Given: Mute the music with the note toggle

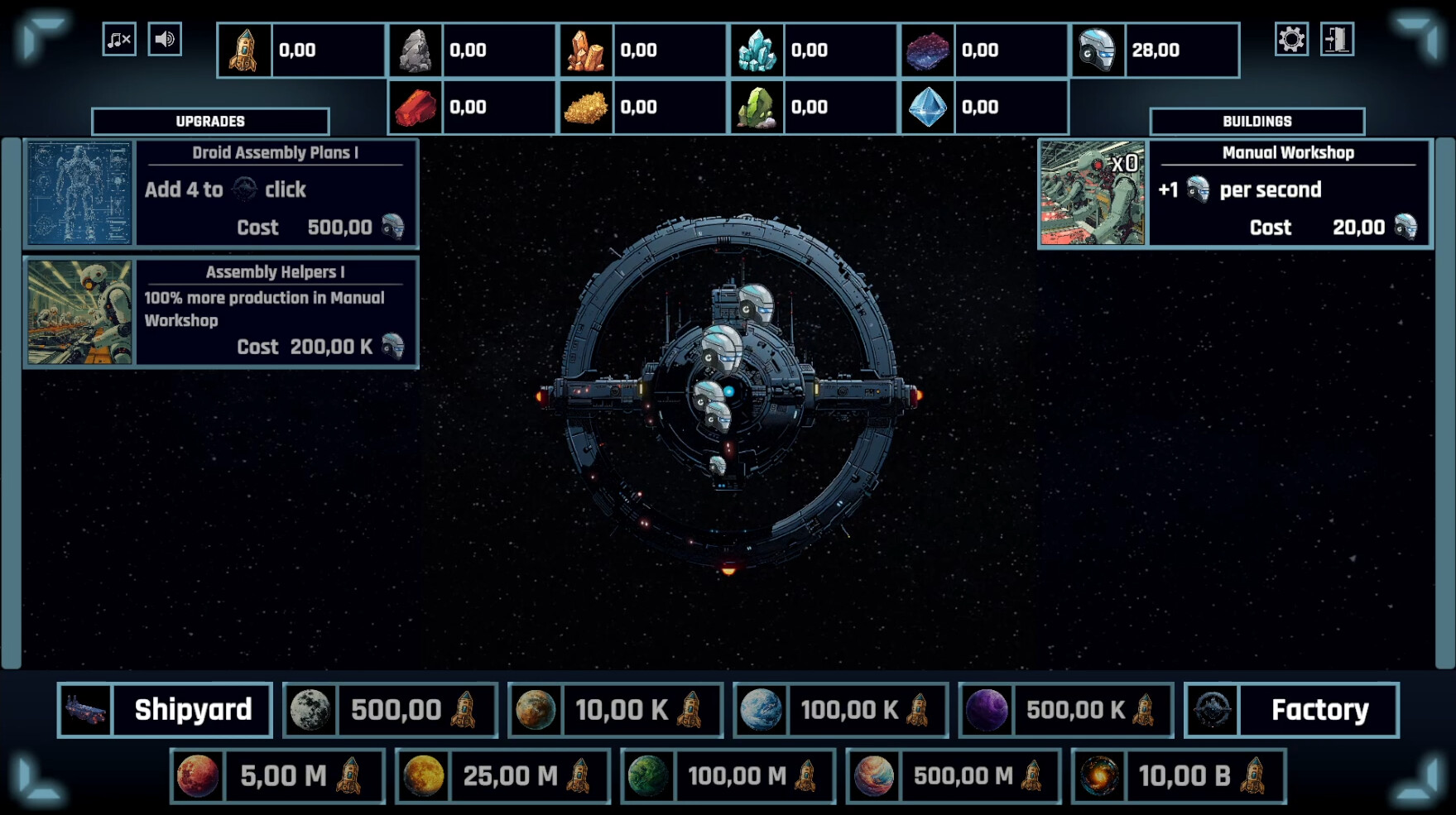Looking at the screenshot, I should pyautogui.click(x=118, y=37).
